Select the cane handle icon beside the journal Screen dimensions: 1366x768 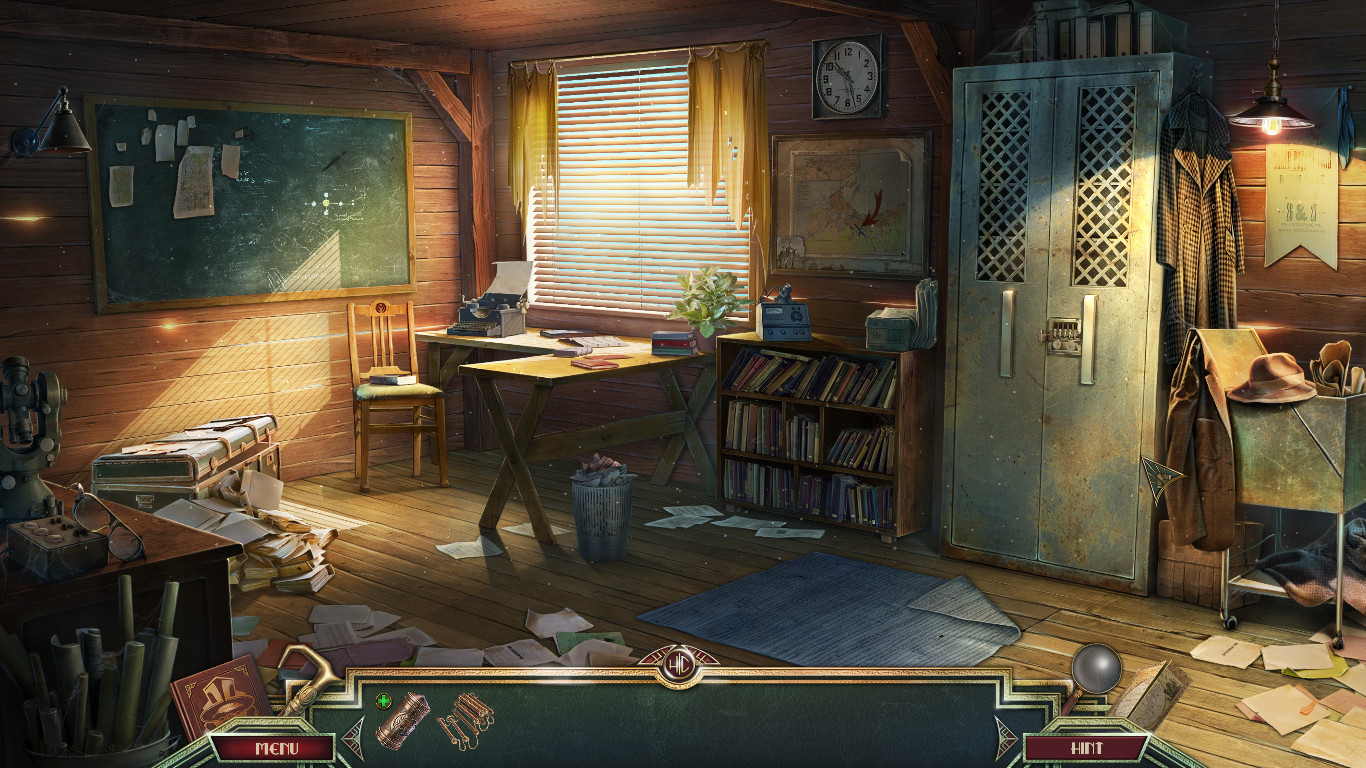(305, 672)
